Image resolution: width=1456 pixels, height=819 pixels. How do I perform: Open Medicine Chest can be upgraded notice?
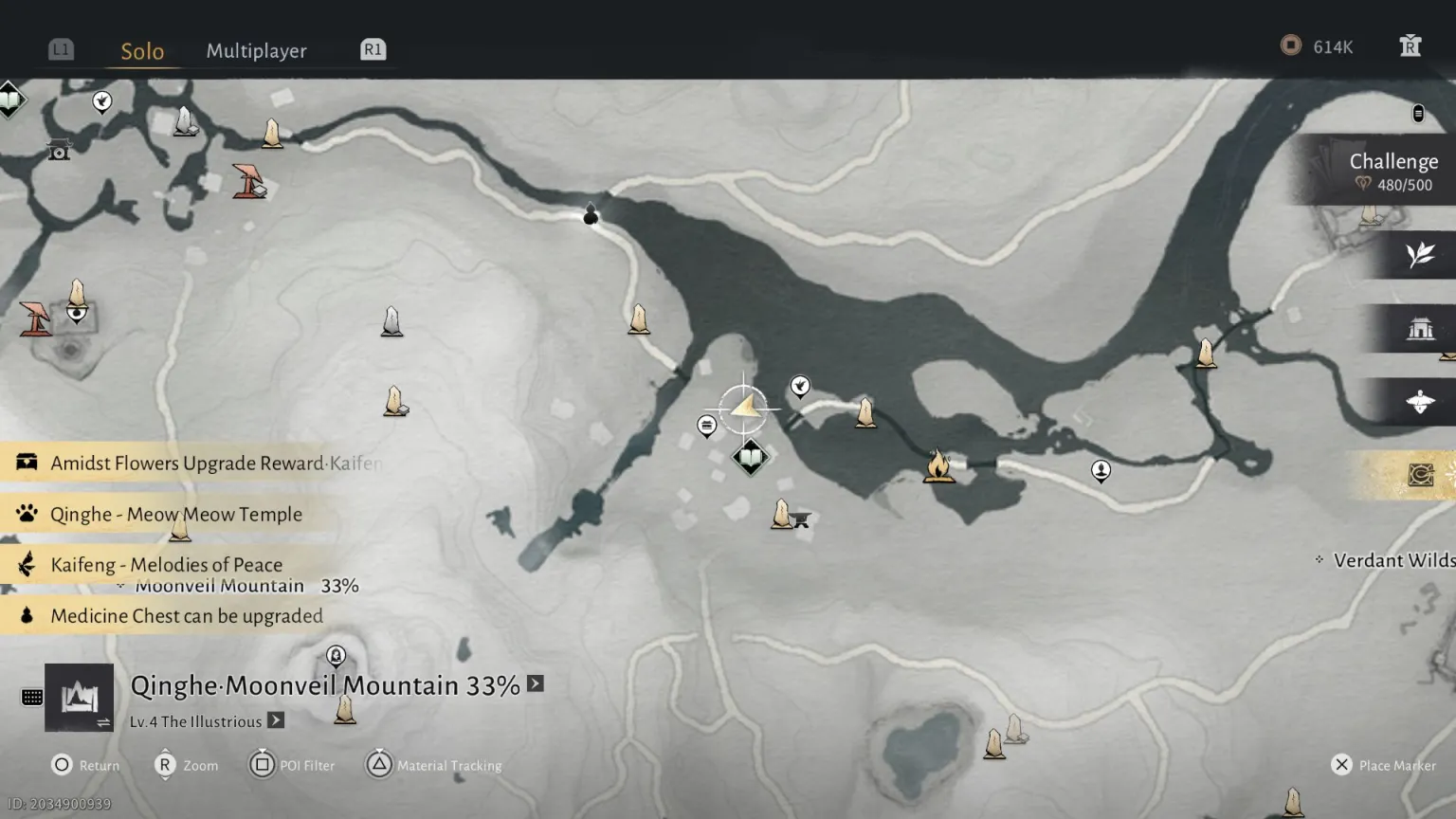186,616
